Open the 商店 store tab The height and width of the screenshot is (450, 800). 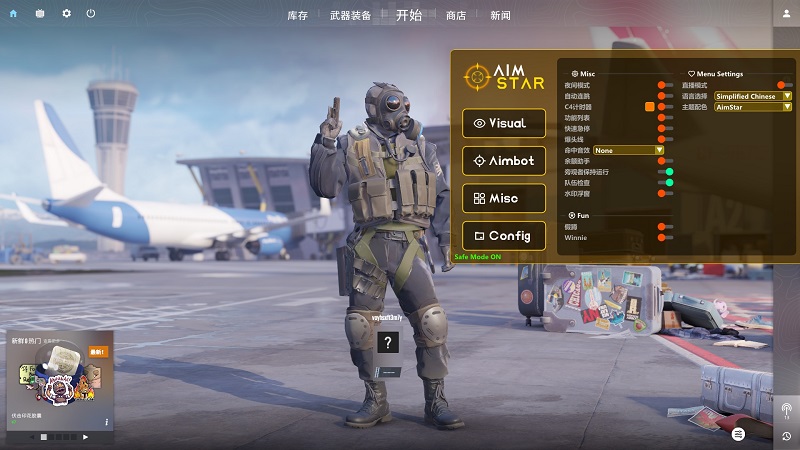tap(456, 15)
